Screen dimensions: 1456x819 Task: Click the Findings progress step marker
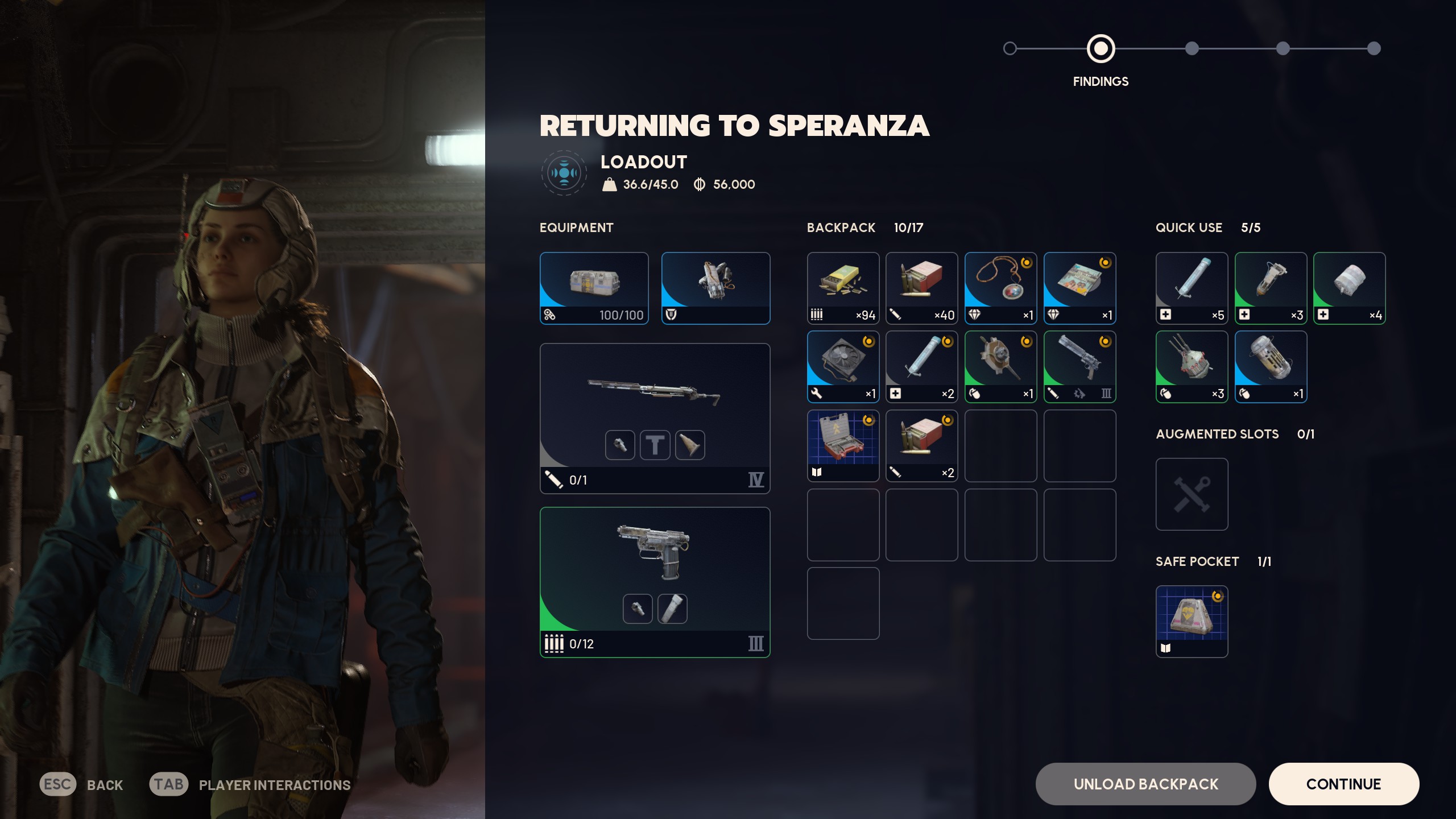(x=1101, y=49)
